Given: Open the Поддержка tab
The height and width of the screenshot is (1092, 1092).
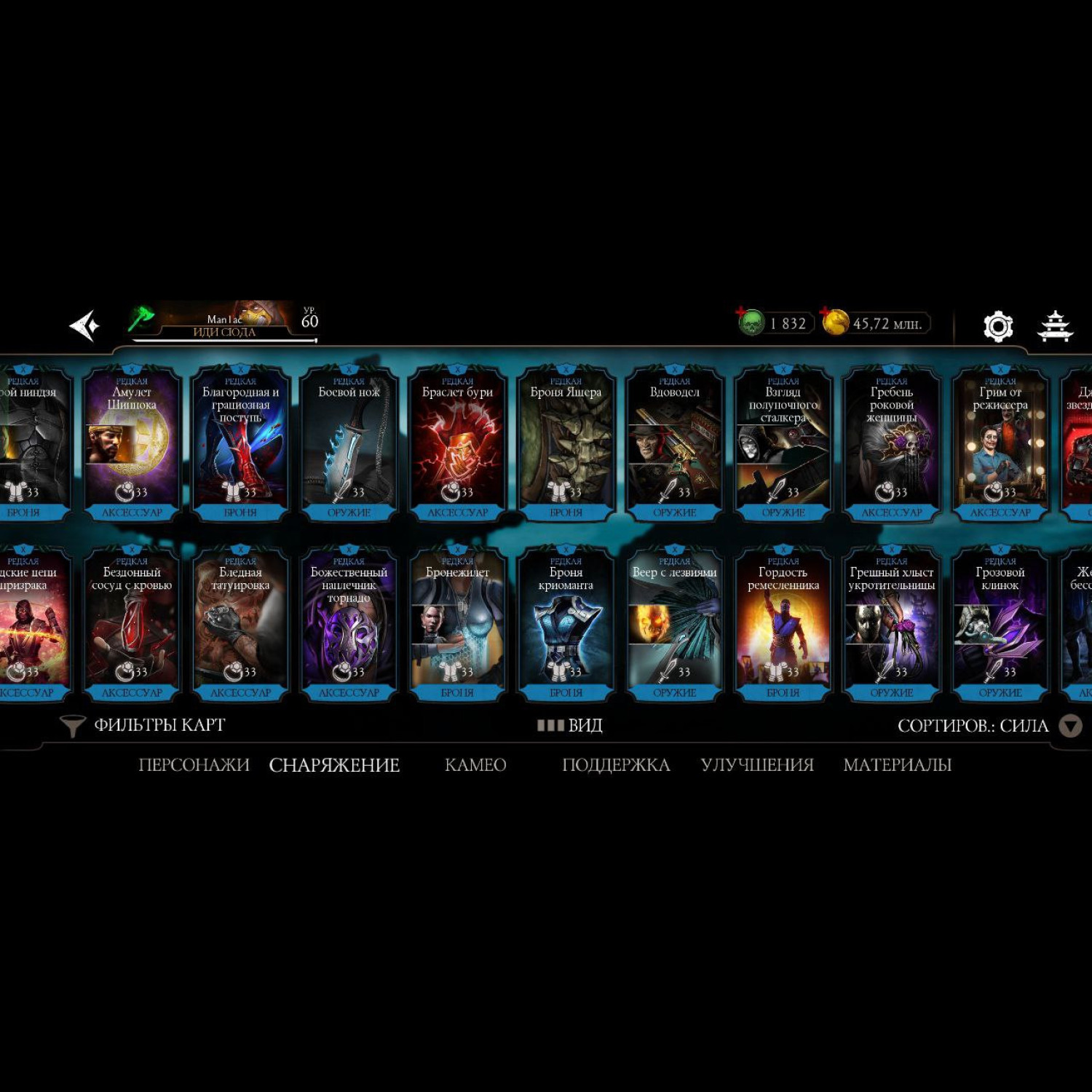Looking at the screenshot, I should (616, 764).
